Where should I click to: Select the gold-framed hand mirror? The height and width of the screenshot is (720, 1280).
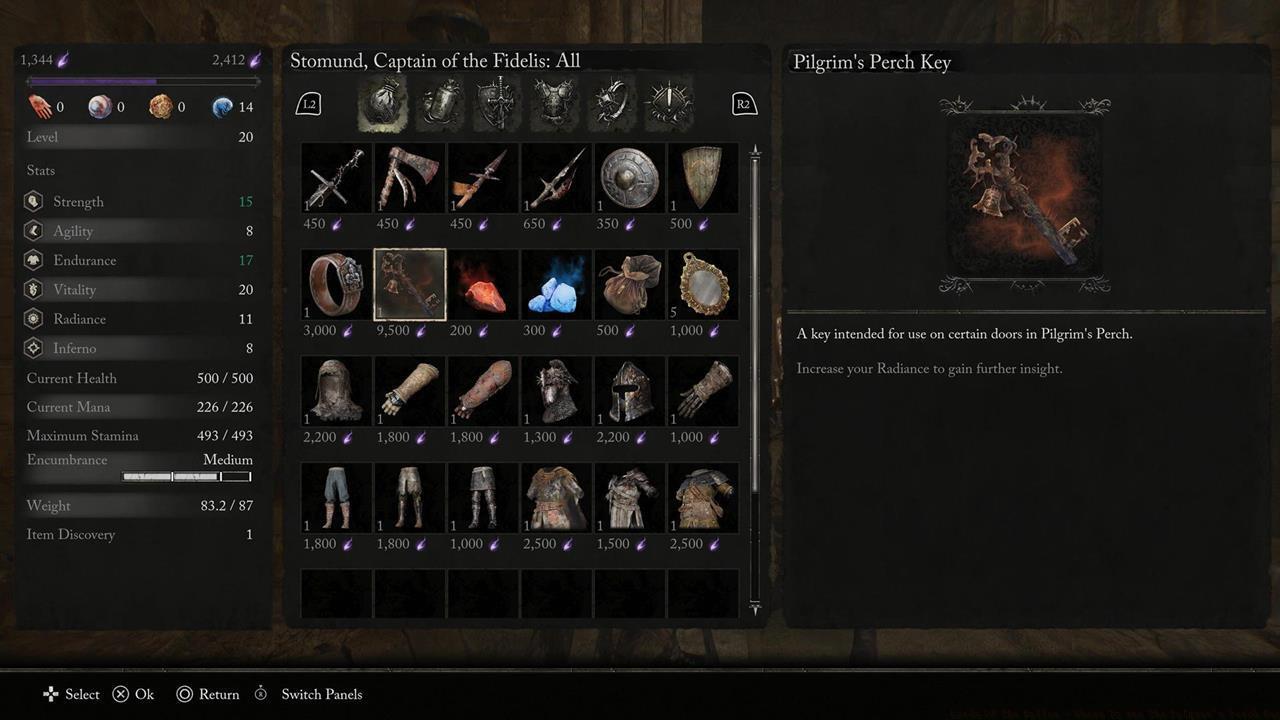tap(703, 285)
